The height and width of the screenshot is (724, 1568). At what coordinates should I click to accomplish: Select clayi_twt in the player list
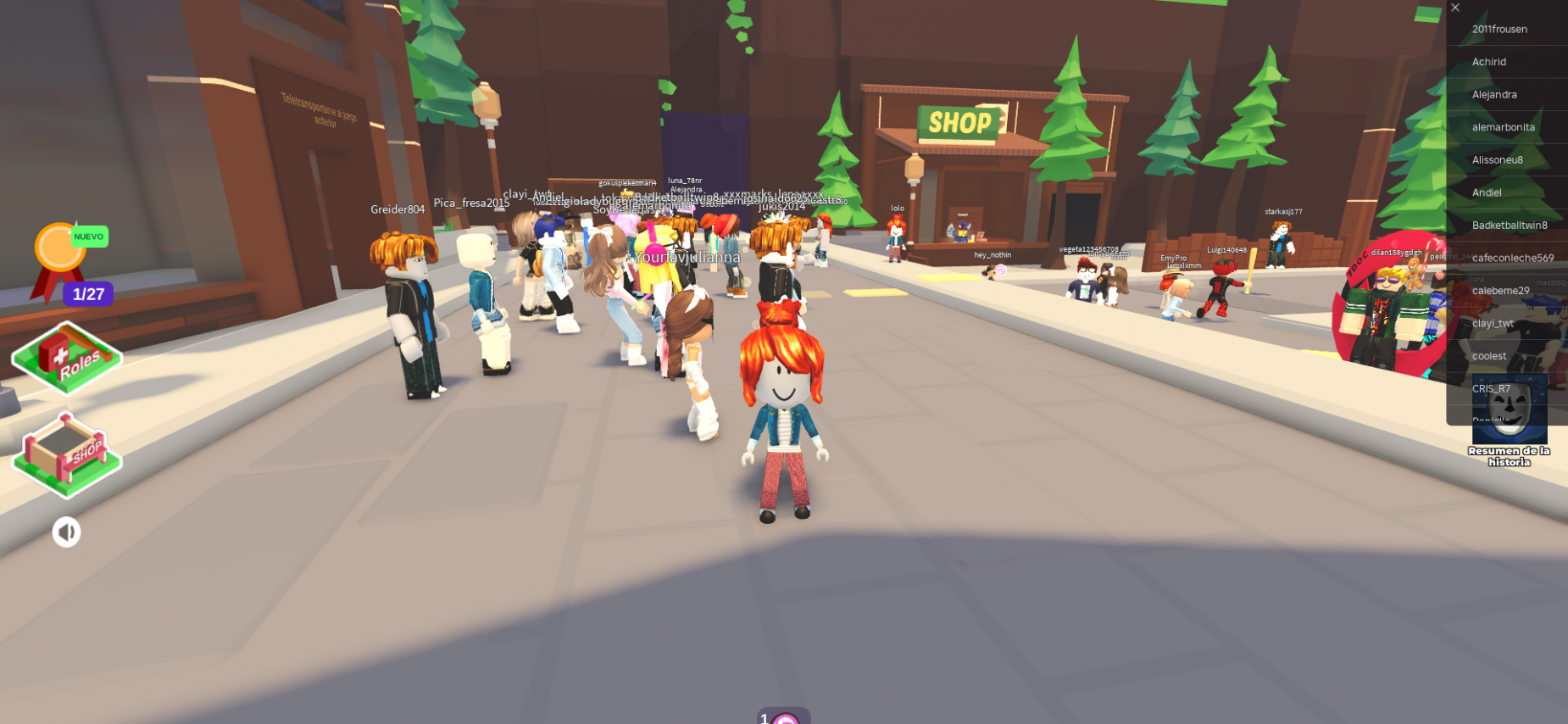[x=1493, y=323]
